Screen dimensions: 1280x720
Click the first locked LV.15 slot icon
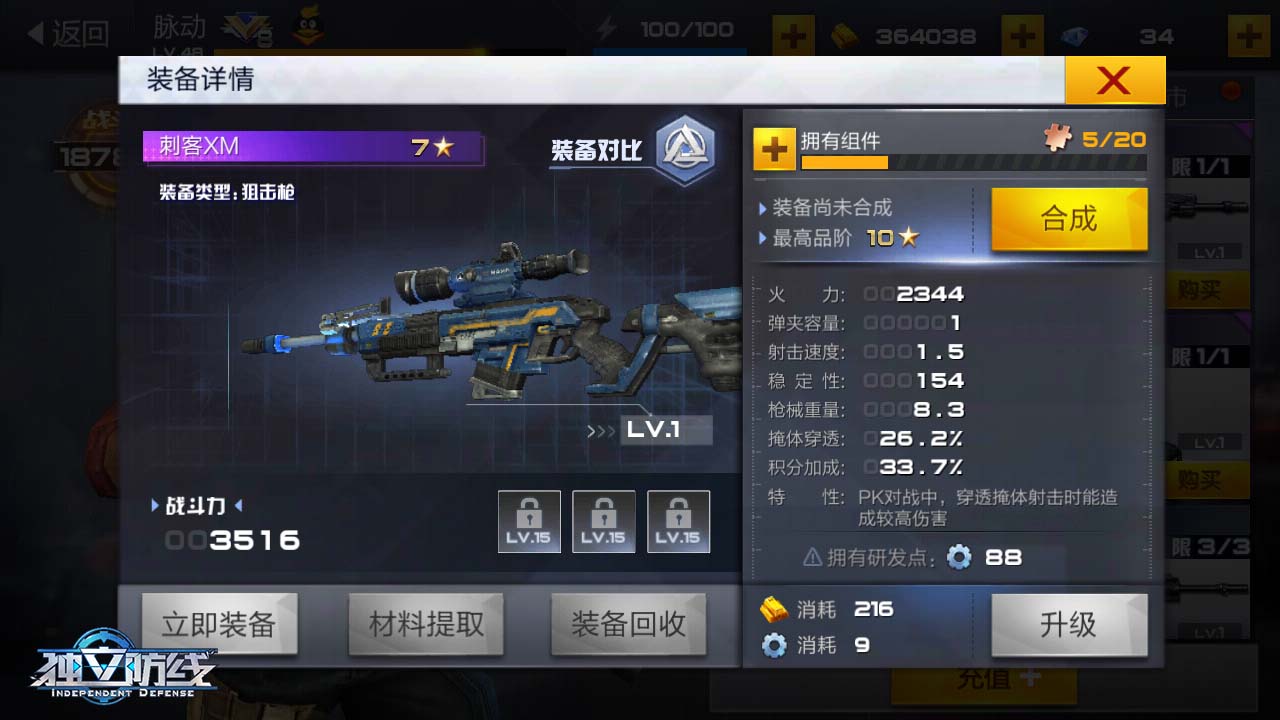[529, 521]
